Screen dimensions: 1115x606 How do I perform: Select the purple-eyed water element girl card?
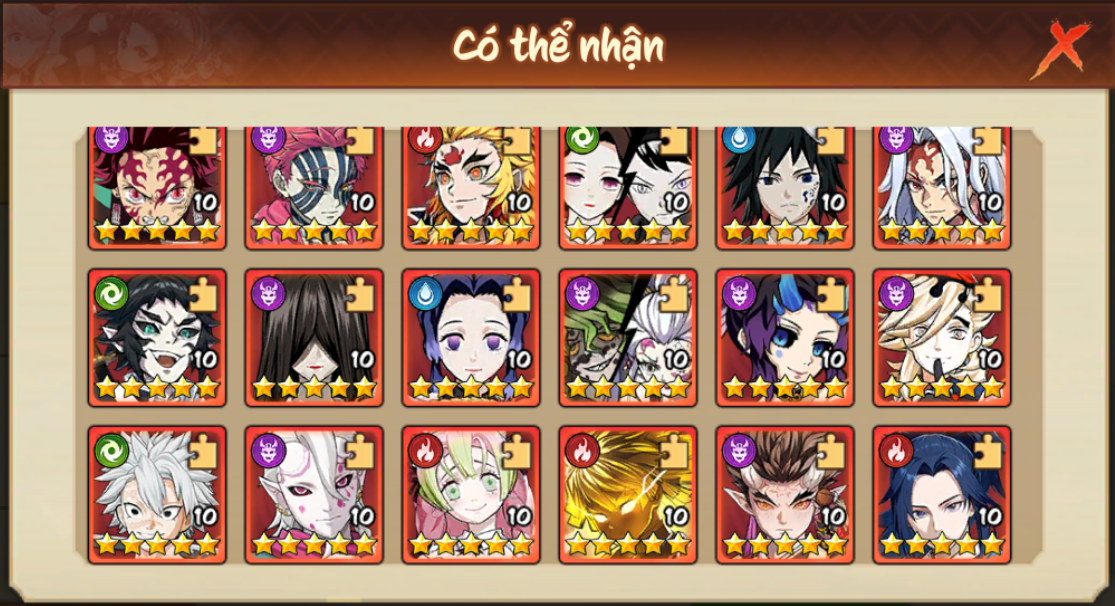click(x=471, y=337)
